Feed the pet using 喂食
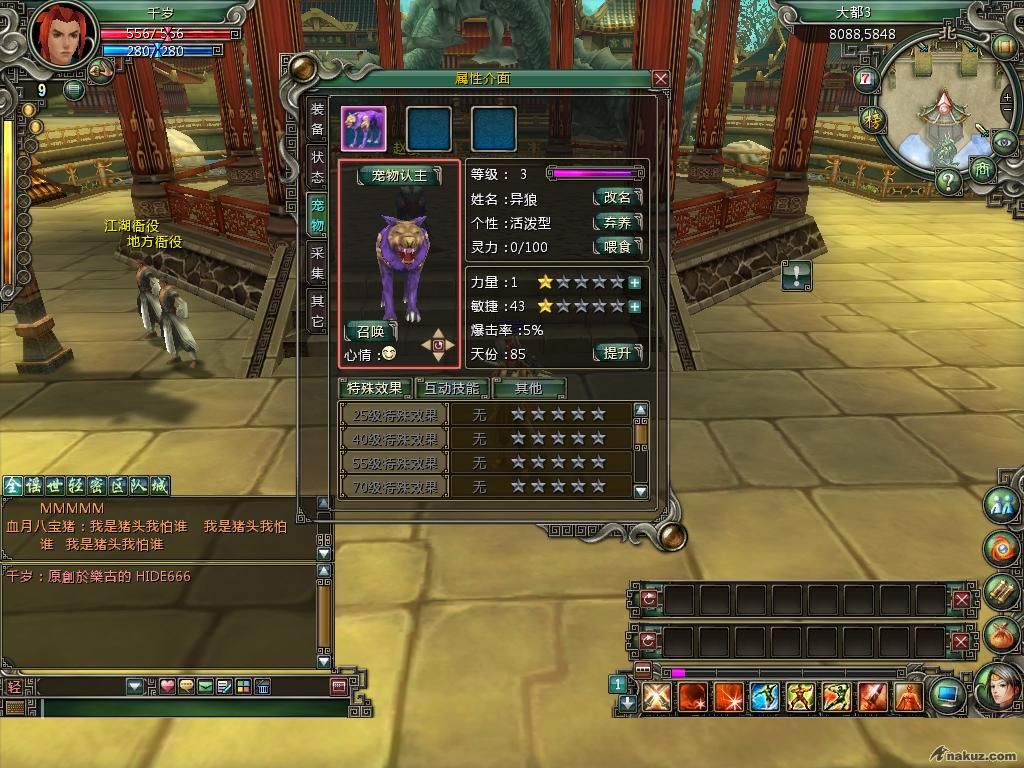 (x=617, y=247)
